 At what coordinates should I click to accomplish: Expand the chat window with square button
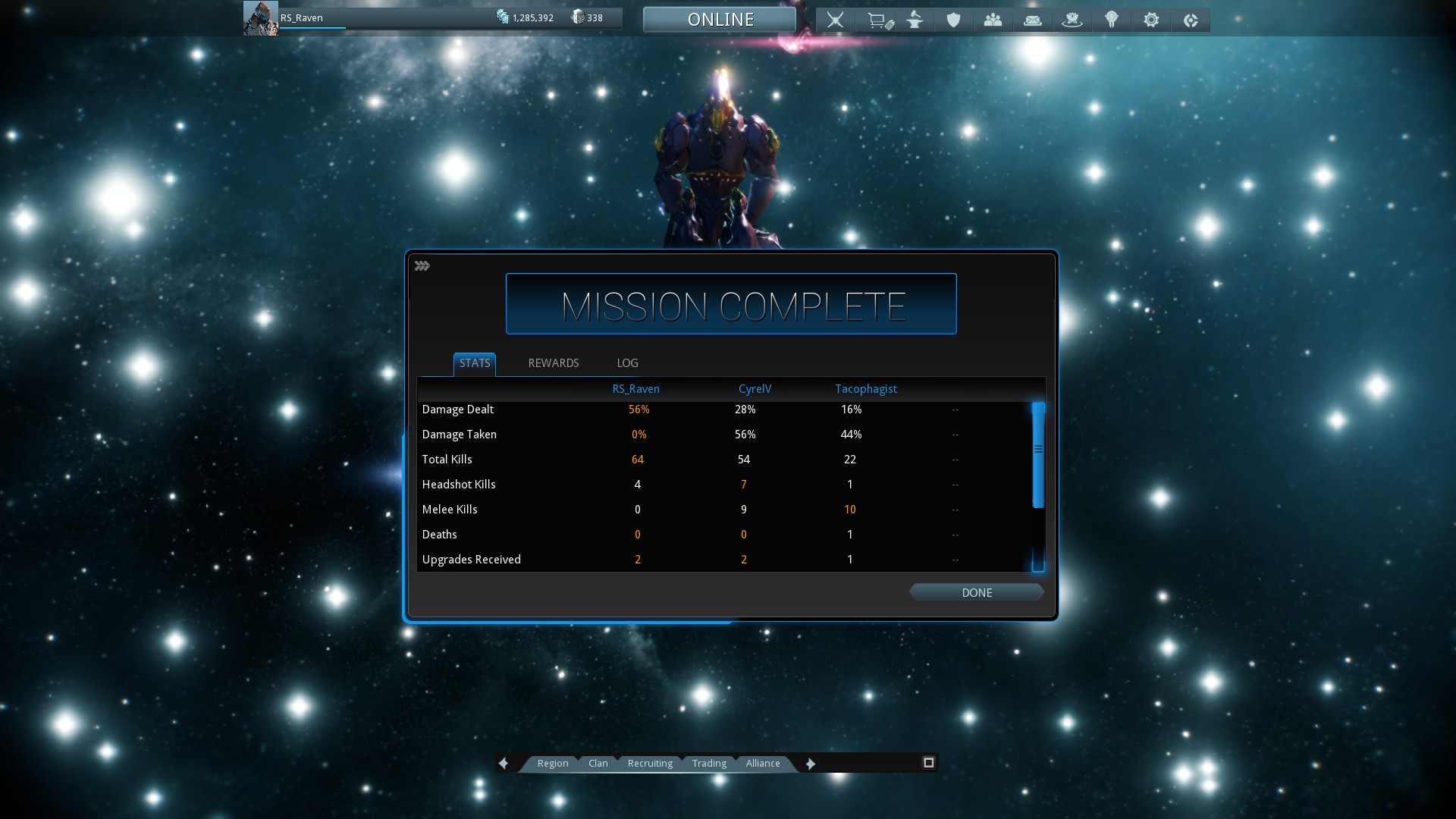pos(928,763)
